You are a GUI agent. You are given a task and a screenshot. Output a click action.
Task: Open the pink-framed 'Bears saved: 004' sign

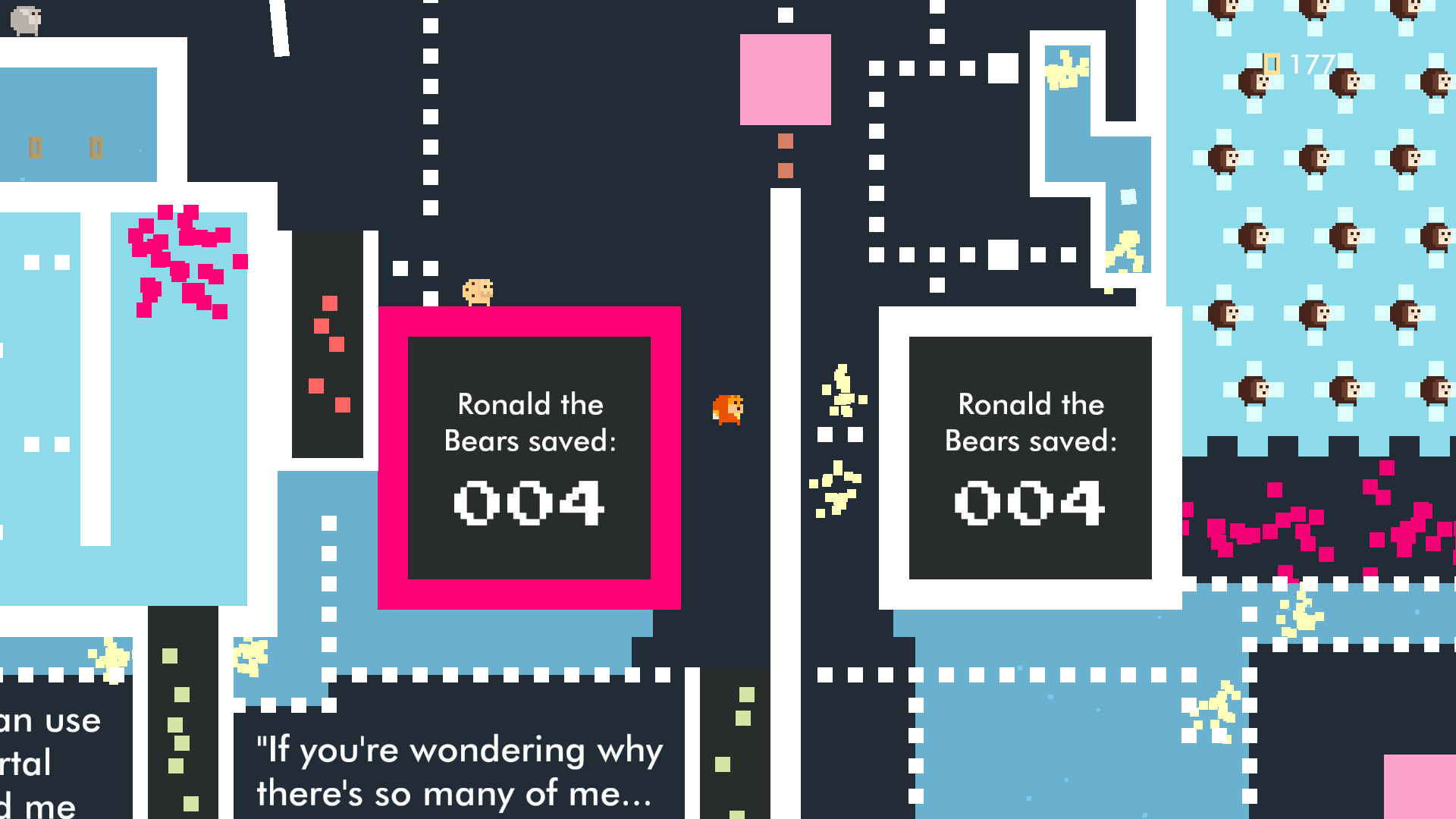tap(529, 455)
